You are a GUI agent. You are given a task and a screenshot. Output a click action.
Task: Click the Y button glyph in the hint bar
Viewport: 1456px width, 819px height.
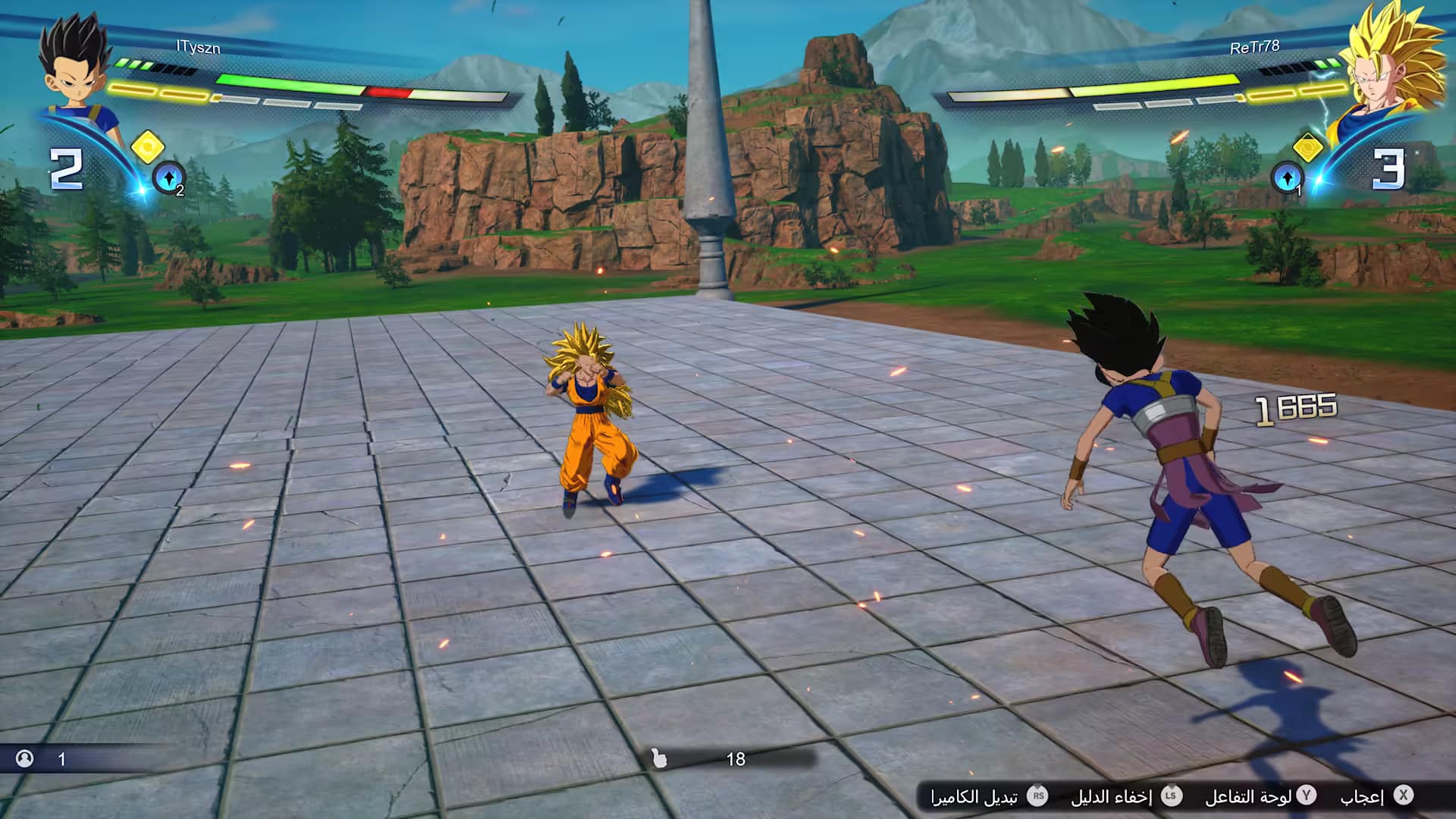click(x=1308, y=796)
